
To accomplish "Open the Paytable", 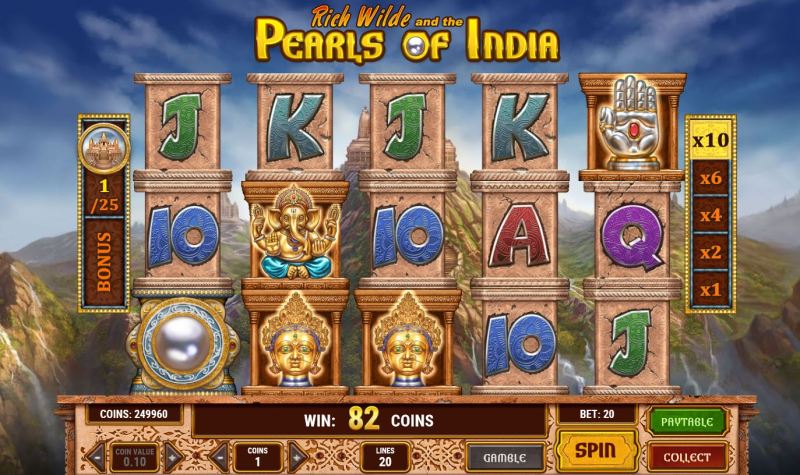I will pyautogui.click(x=685, y=420).
